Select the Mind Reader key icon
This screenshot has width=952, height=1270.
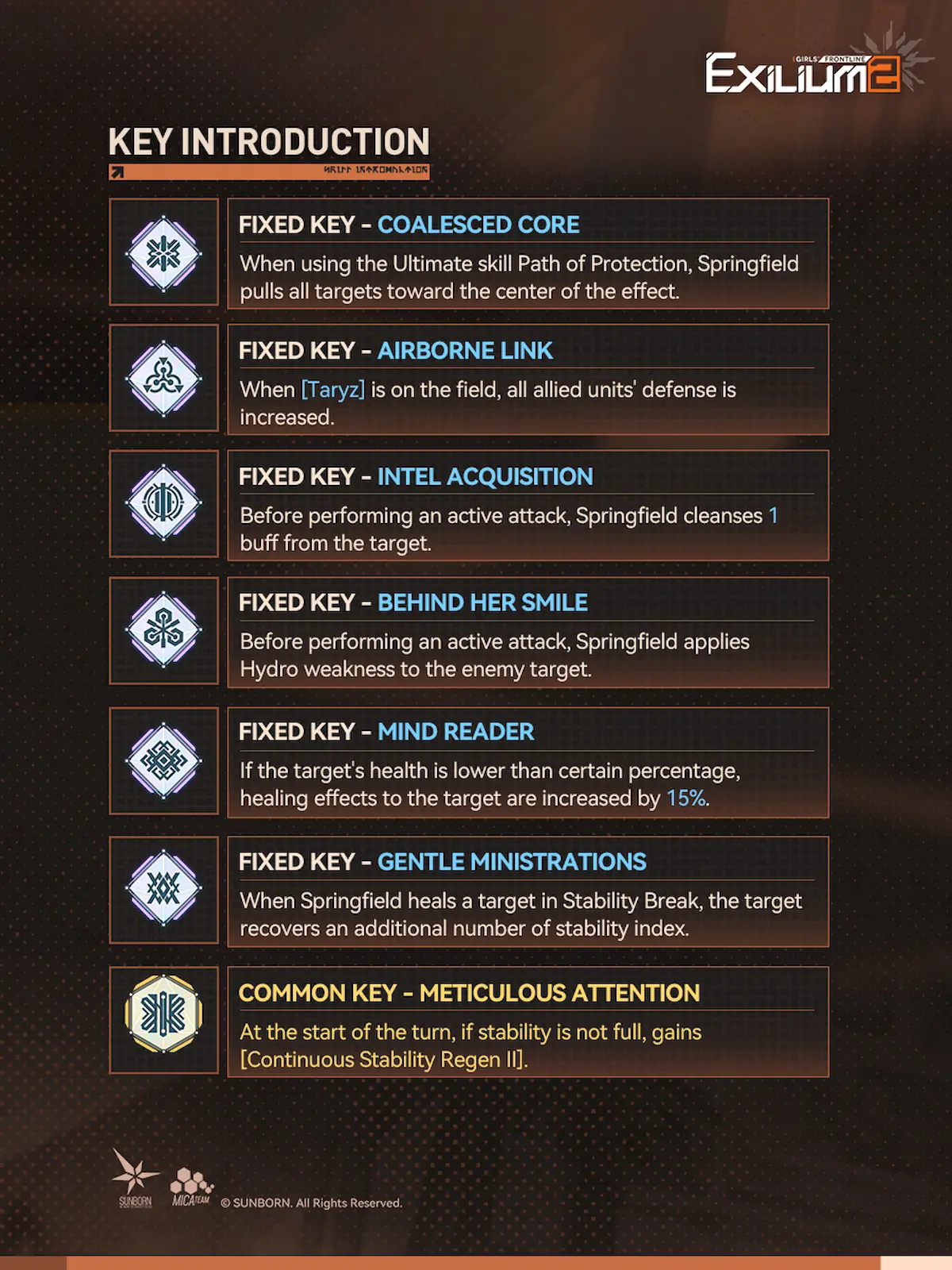click(x=163, y=761)
